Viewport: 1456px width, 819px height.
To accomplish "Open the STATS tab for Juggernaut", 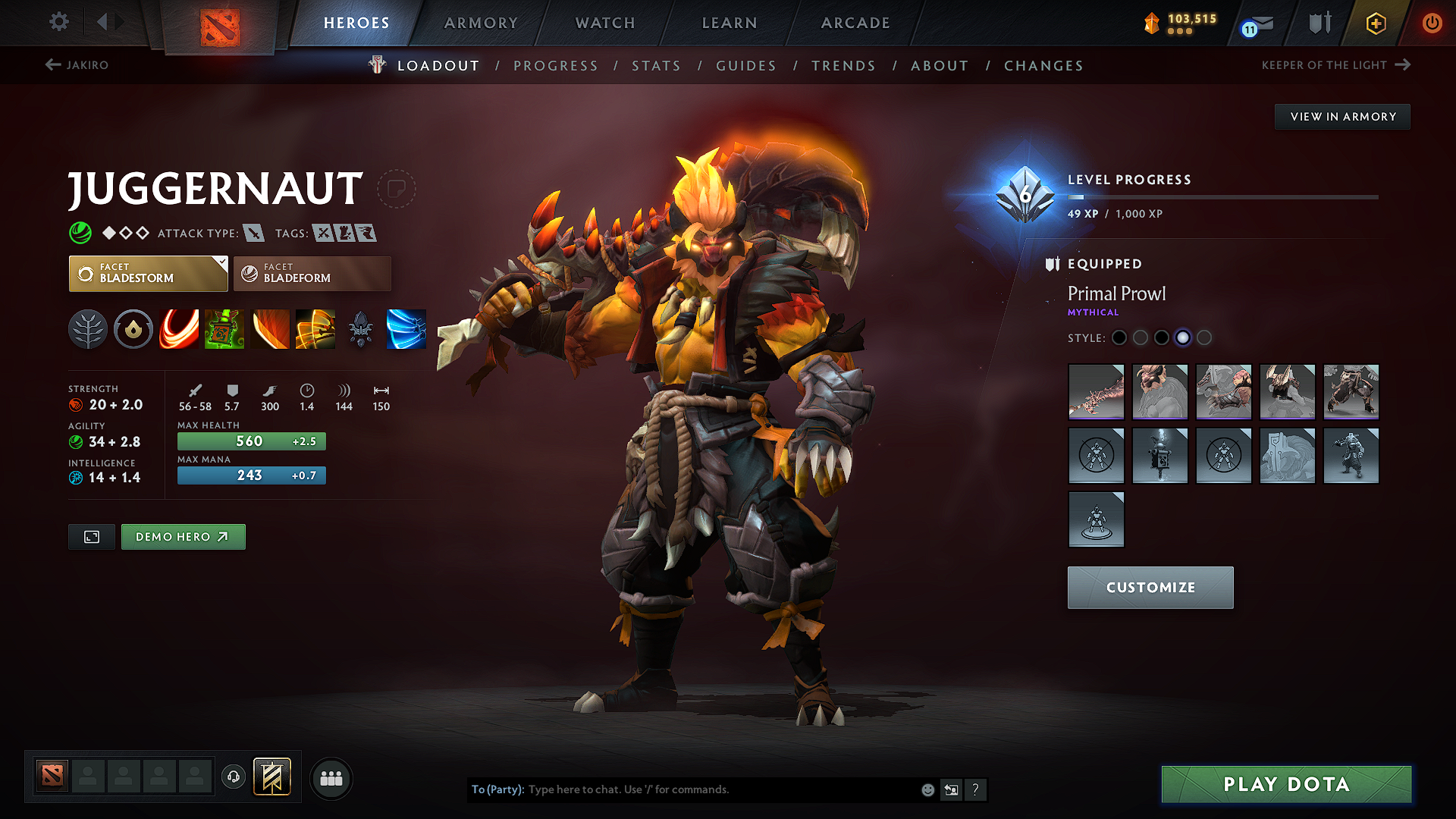I will pos(656,66).
